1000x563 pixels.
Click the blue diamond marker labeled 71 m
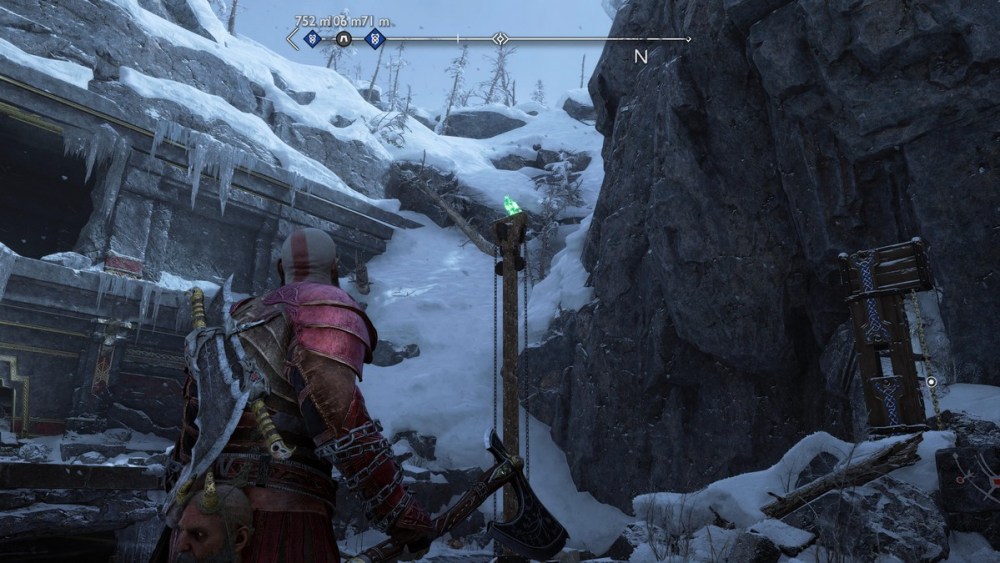(374, 39)
